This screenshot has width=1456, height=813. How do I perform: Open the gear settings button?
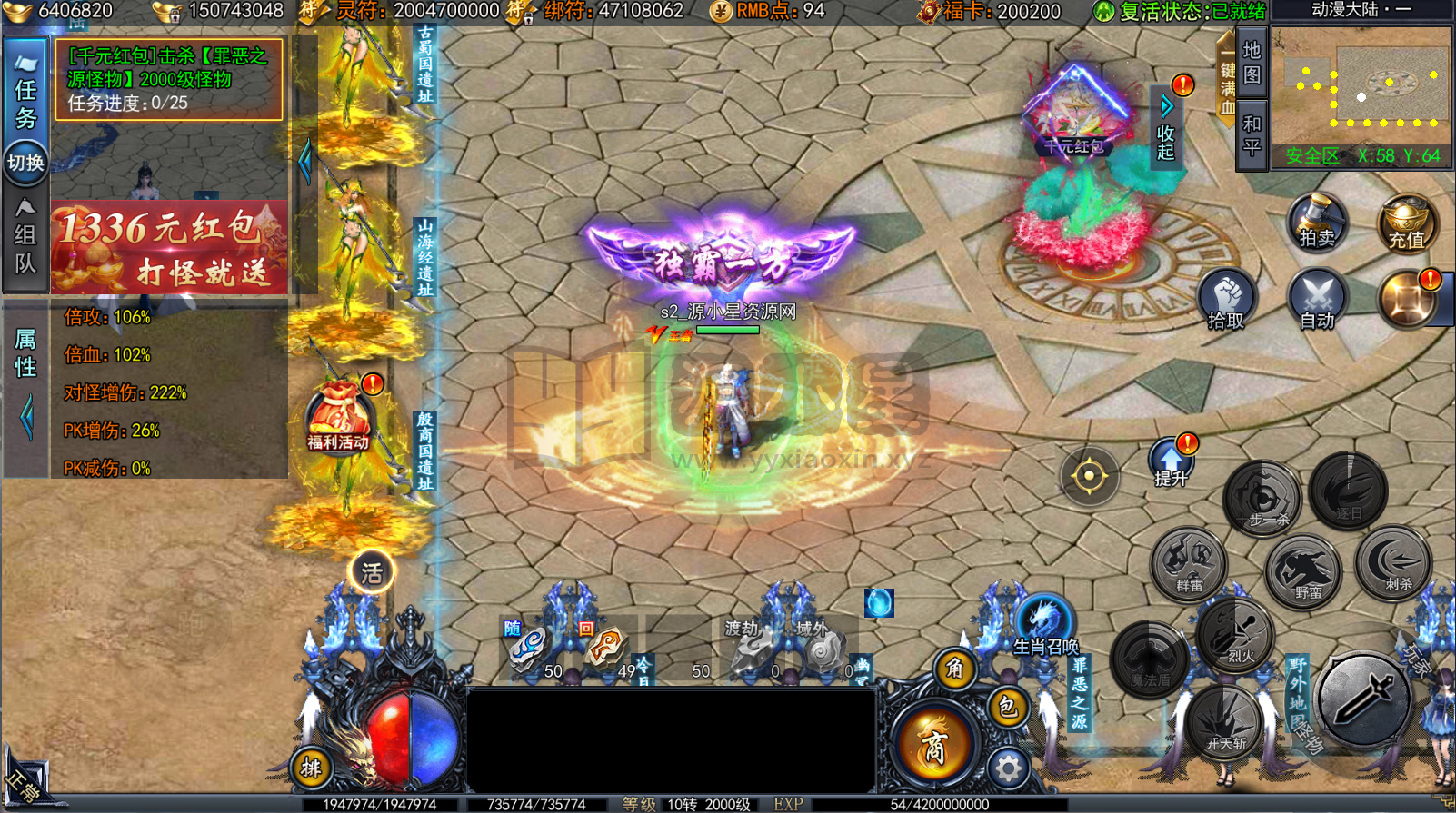click(1008, 769)
